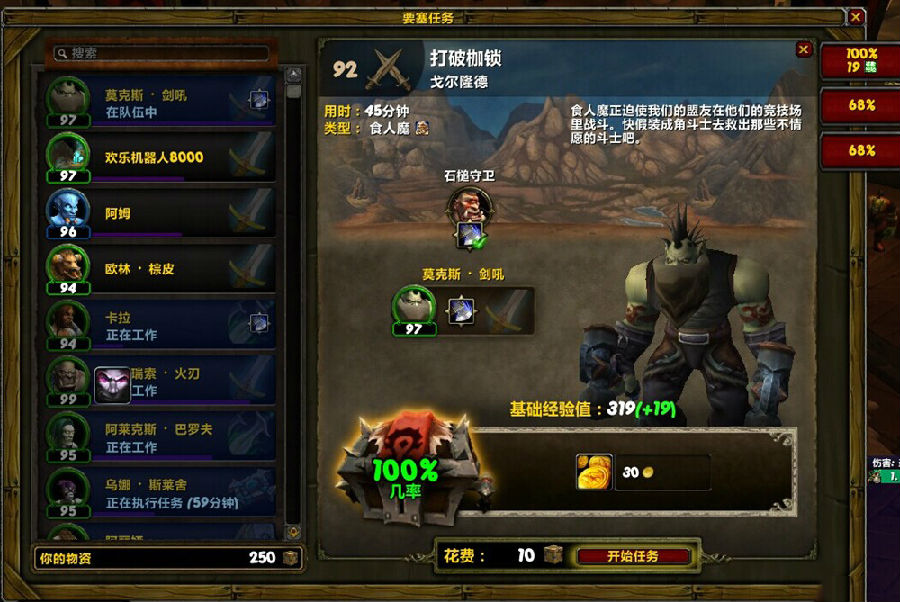Close the 打破枷锁 mission detail panel
This screenshot has height=602, width=900.
click(x=803, y=50)
